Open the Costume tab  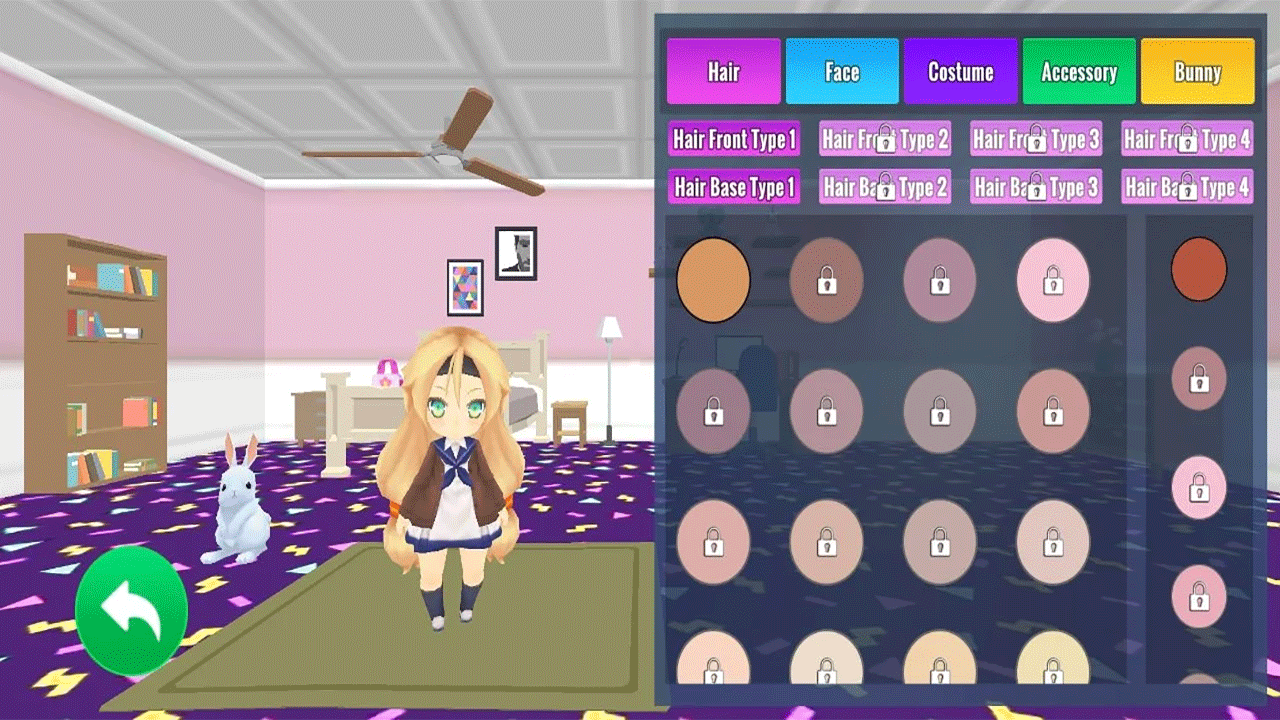[960, 71]
